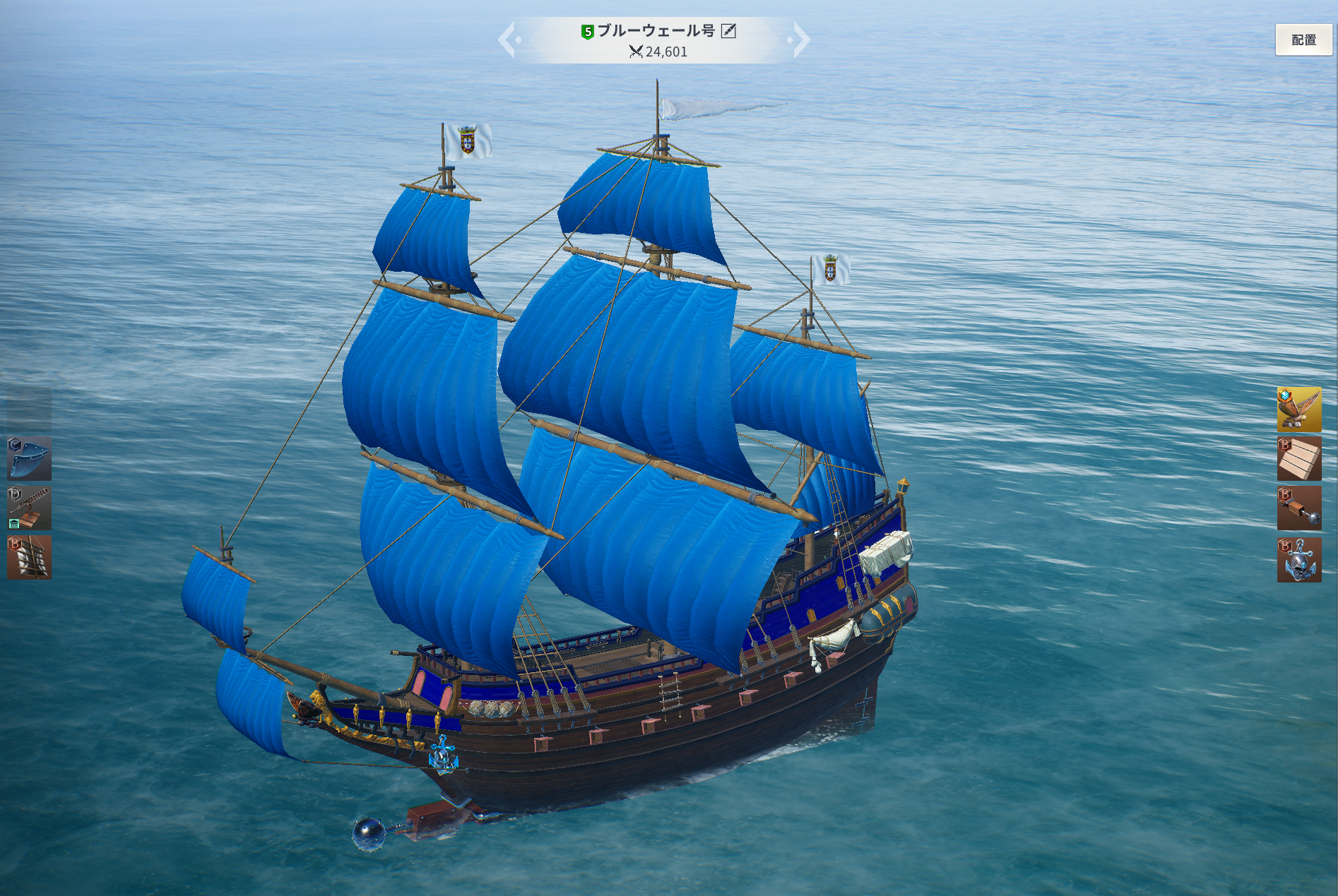Open the 配置 button
Screen dimensions: 1338x896
(1303, 40)
